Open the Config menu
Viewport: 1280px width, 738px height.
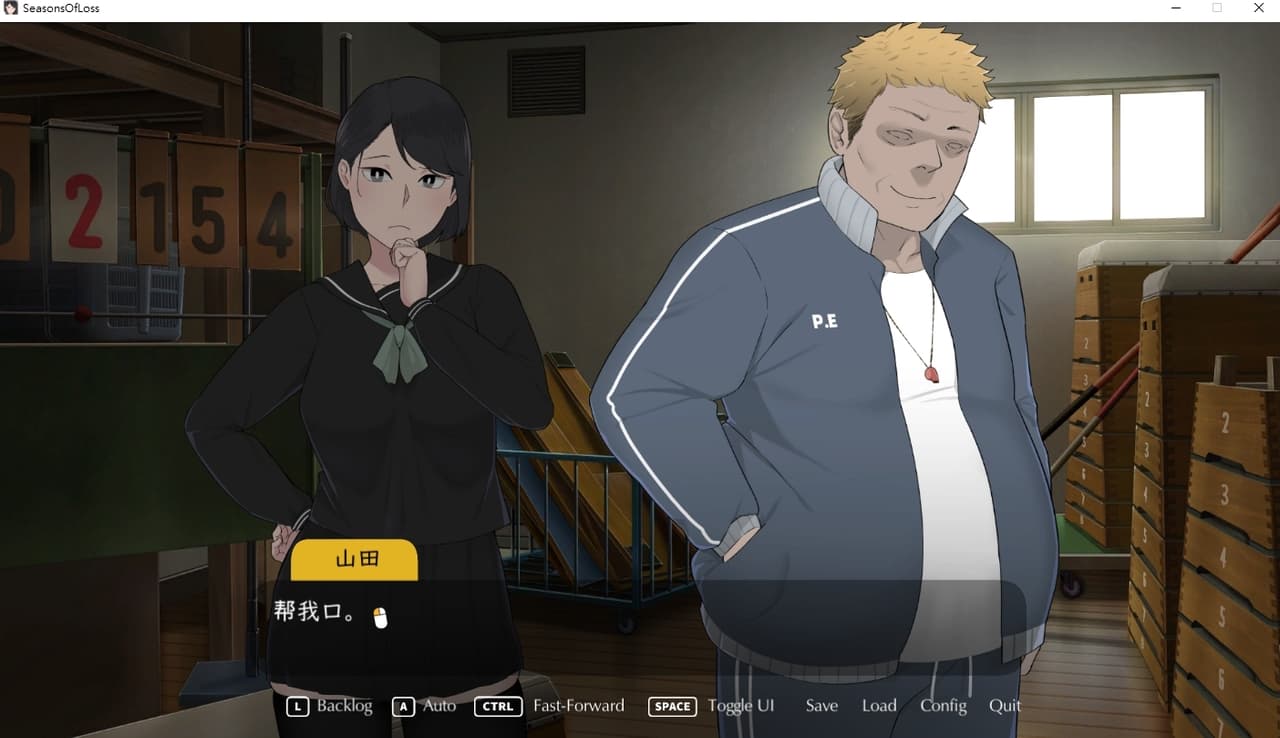click(x=943, y=706)
